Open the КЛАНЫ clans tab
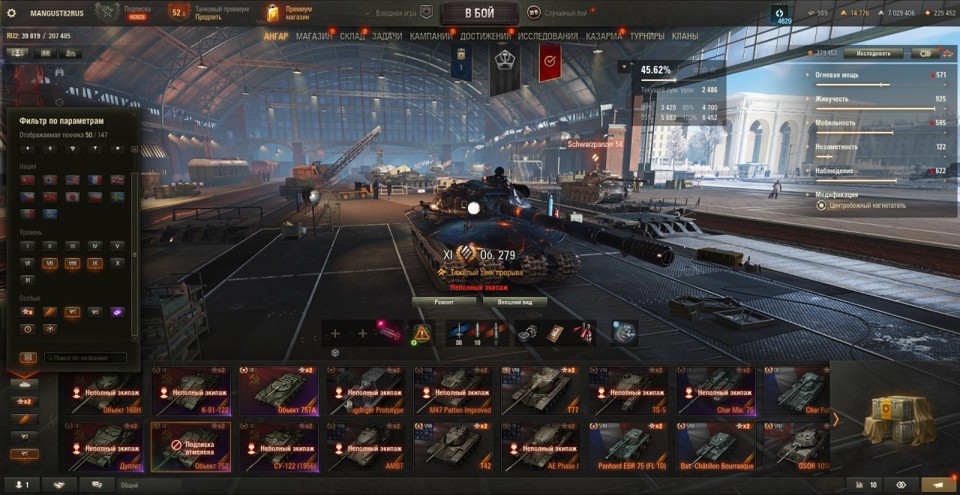960x495 pixels. [x=685, y=37]
